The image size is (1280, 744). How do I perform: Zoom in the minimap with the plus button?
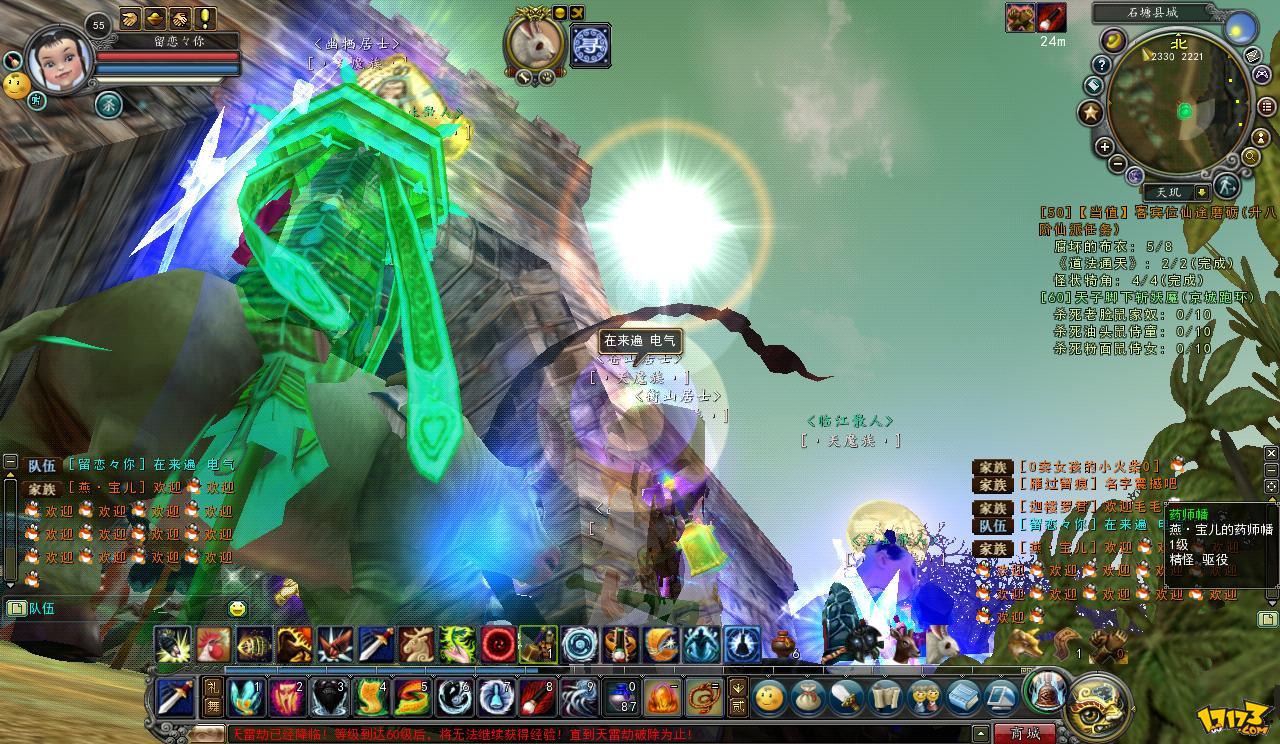coord(1105,147)
